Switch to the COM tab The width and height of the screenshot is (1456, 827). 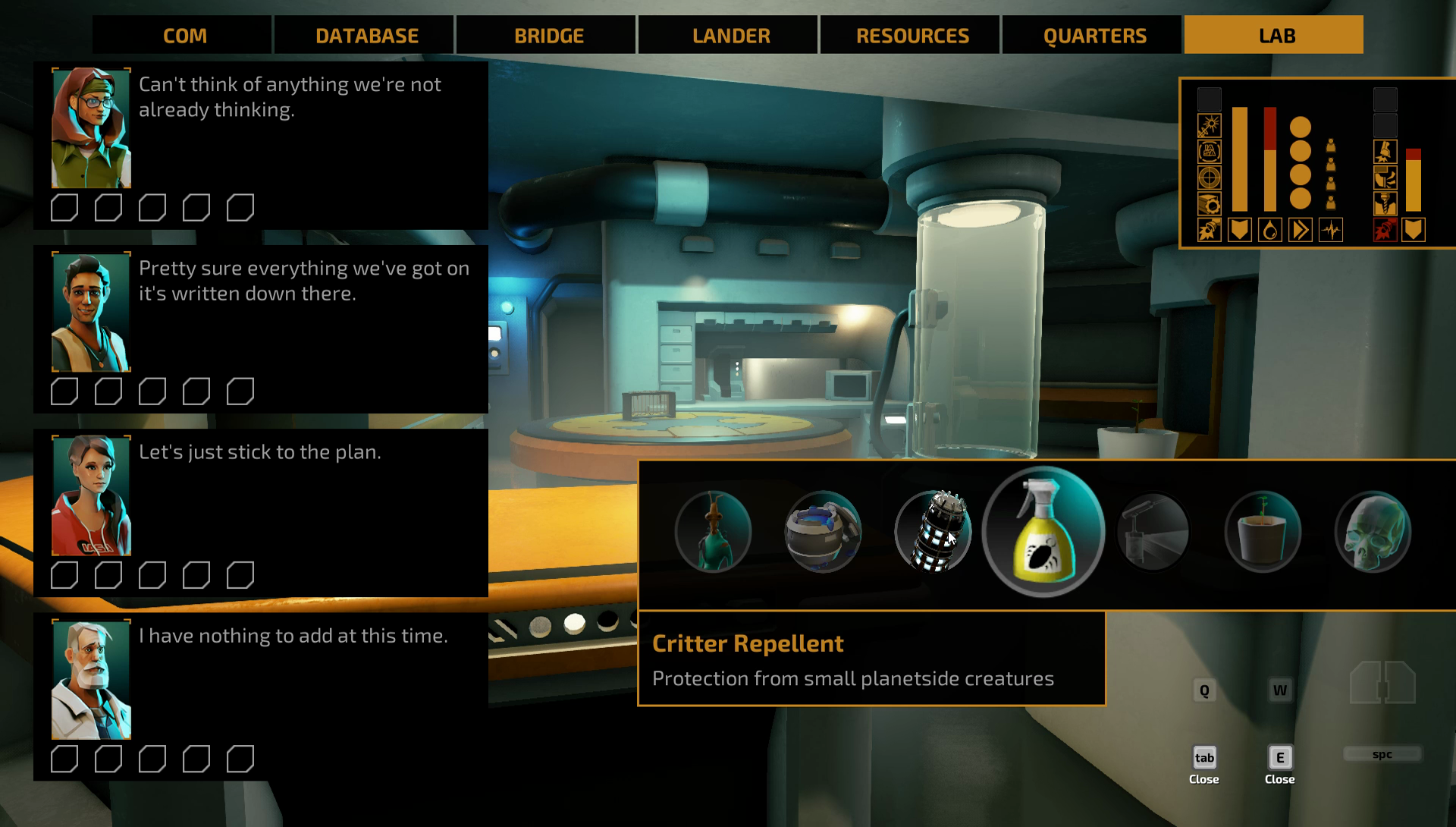point(184,36)
